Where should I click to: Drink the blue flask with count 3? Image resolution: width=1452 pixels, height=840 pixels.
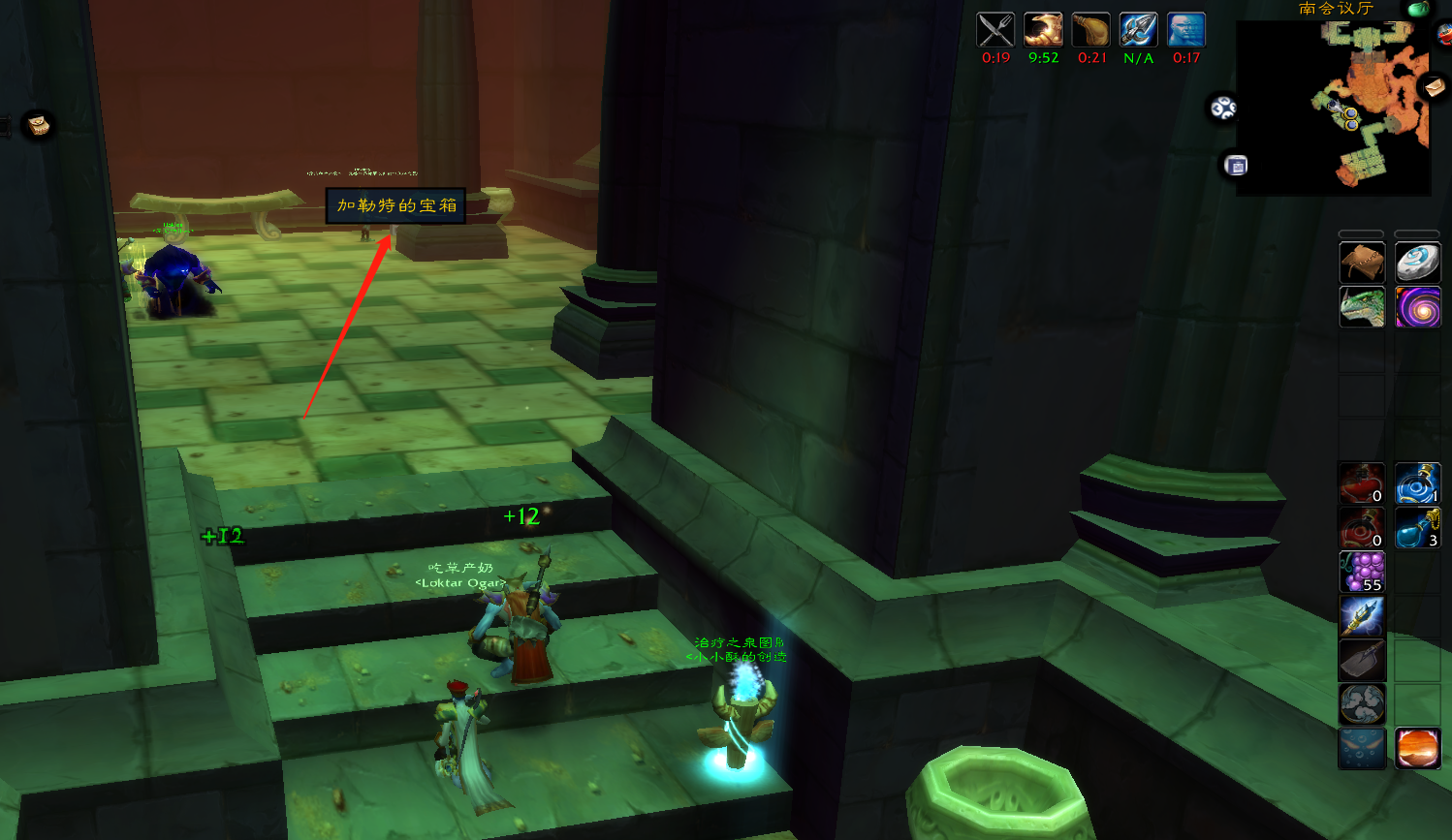(1417, 528)
